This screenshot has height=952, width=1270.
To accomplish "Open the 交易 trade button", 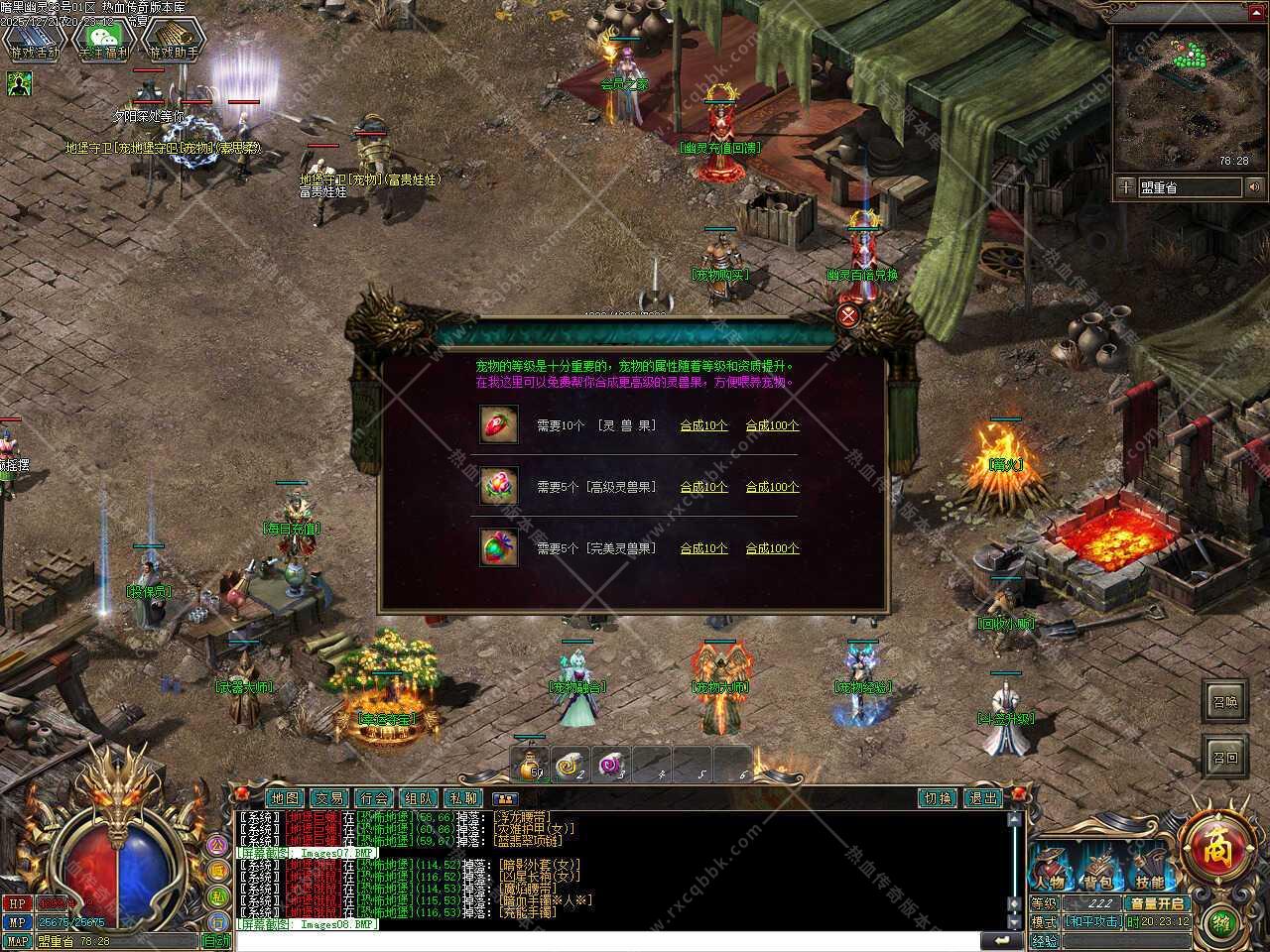I will [x=329, y=798].
